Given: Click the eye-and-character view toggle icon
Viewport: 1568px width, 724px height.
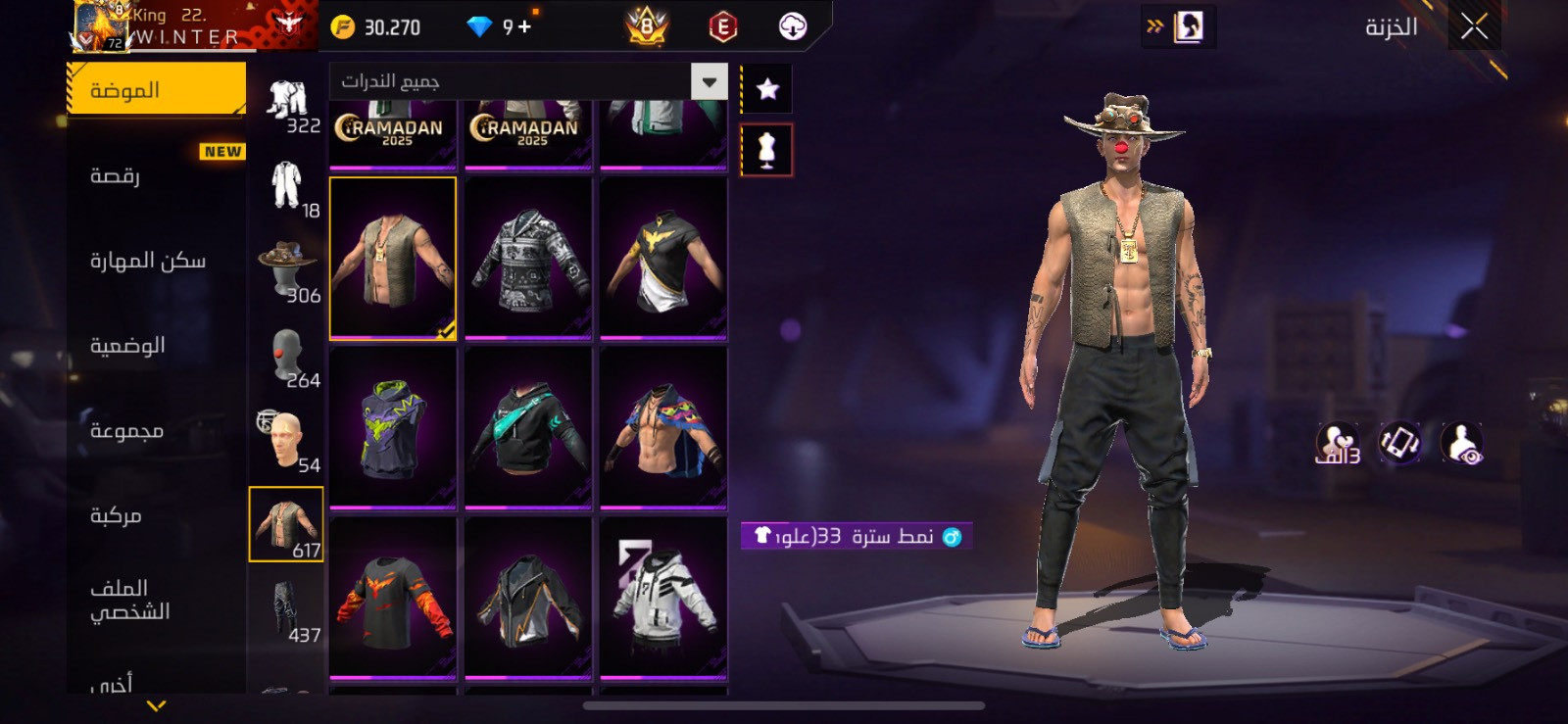Looking at the screenshot, I should (x=1462, y=444).
